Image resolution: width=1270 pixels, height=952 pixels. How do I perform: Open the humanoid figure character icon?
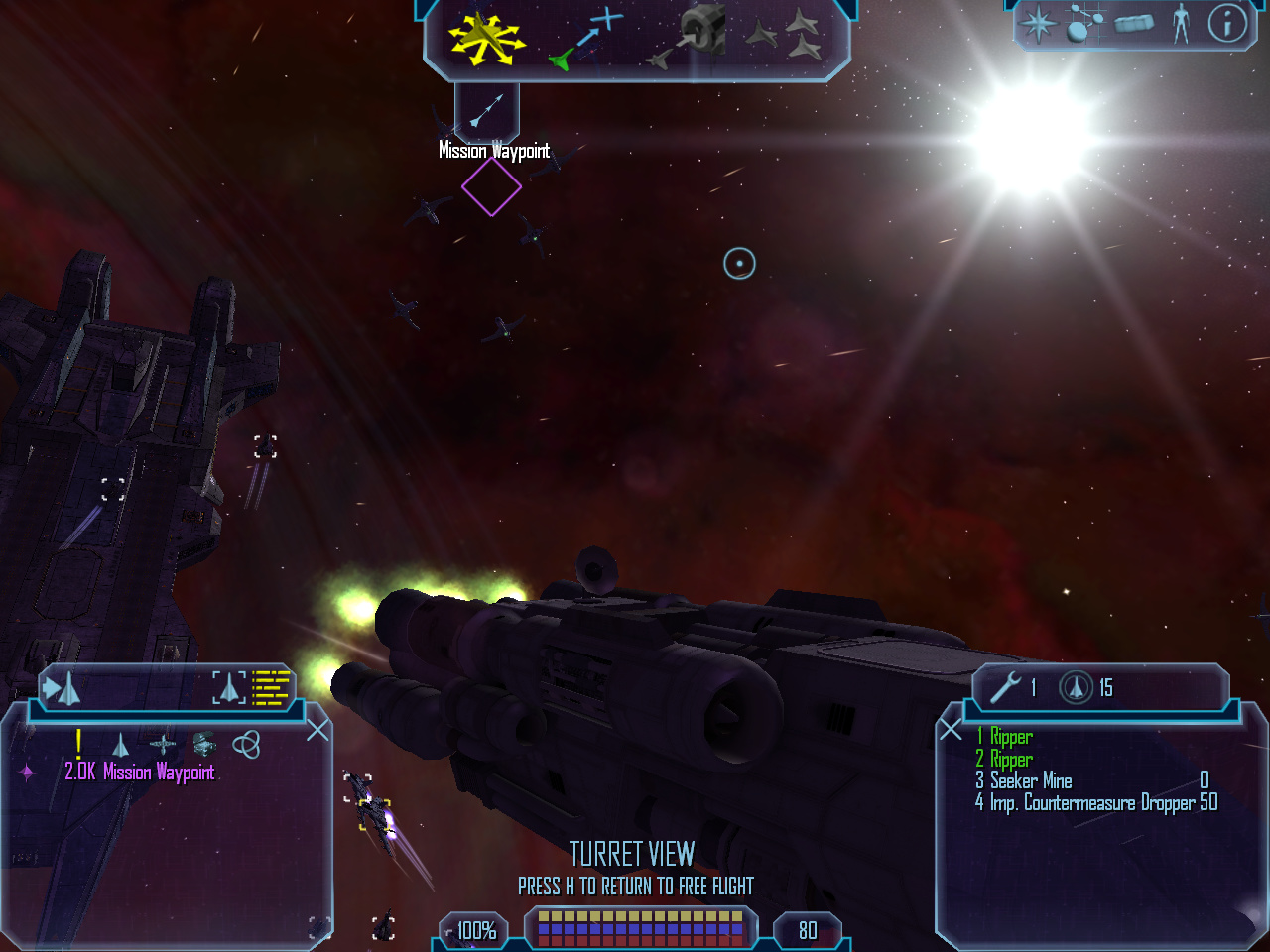[1180, 24]
